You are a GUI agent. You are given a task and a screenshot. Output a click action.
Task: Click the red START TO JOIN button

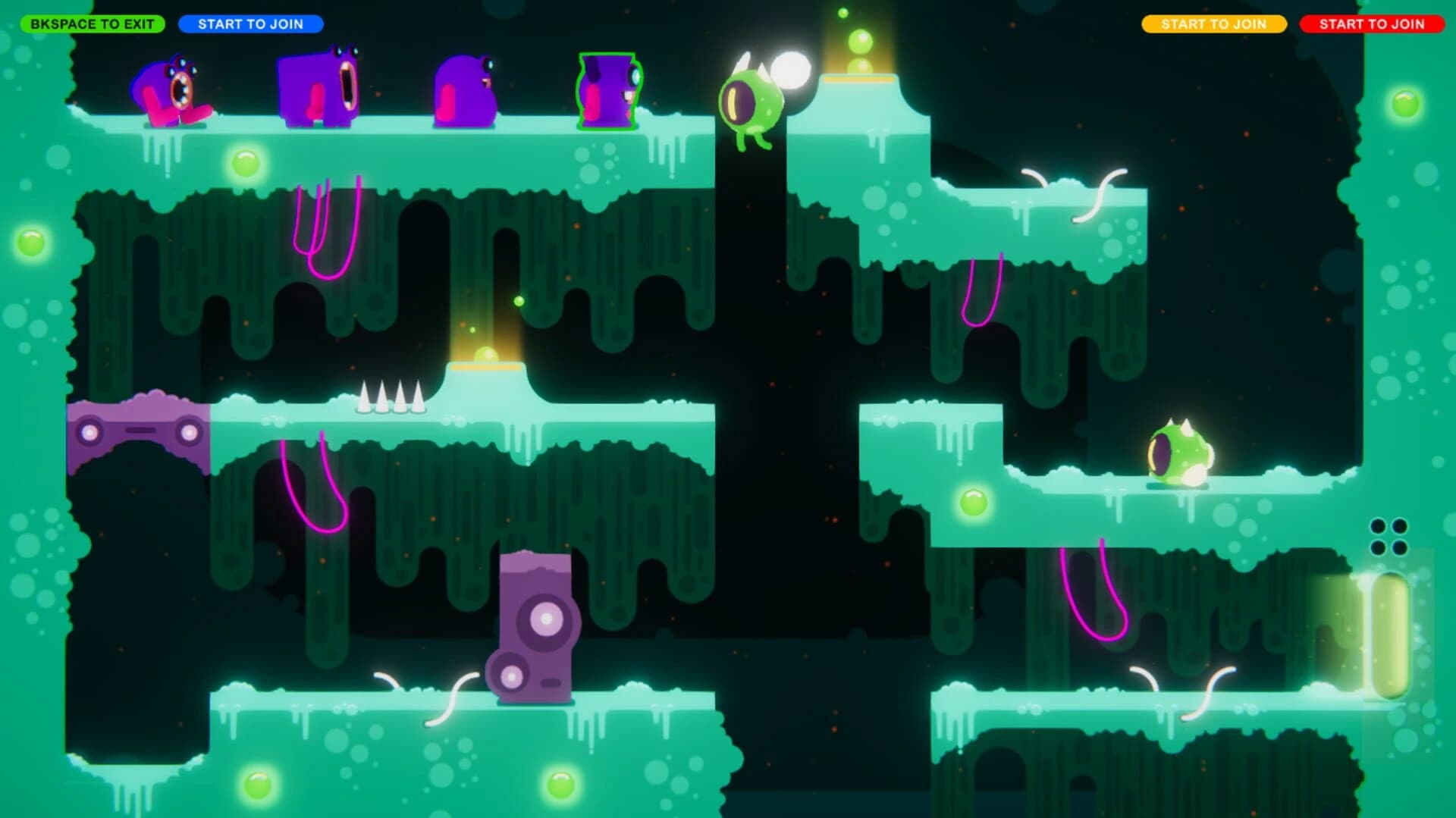[1373, 24]
